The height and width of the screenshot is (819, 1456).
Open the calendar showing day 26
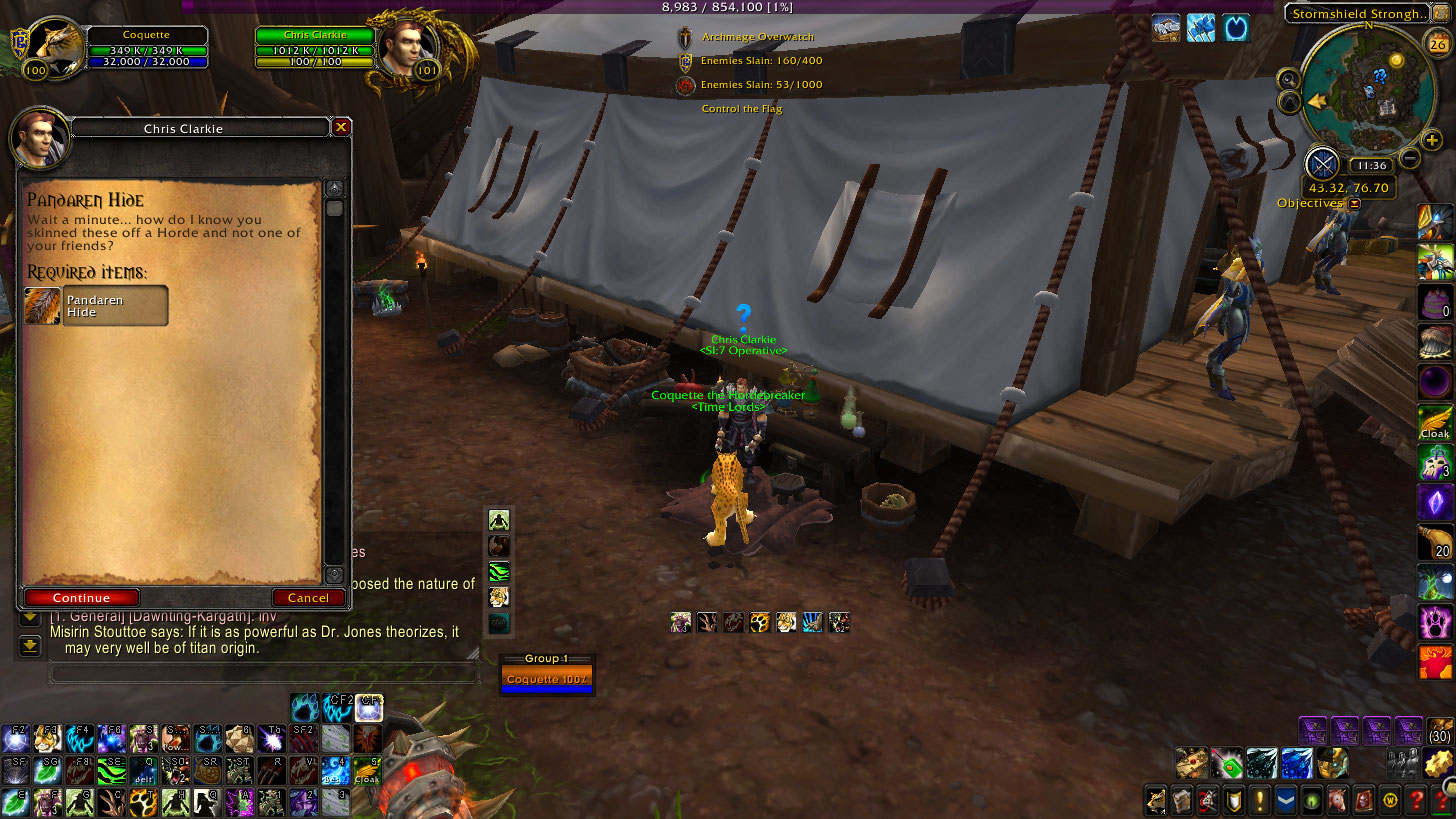1434,42
